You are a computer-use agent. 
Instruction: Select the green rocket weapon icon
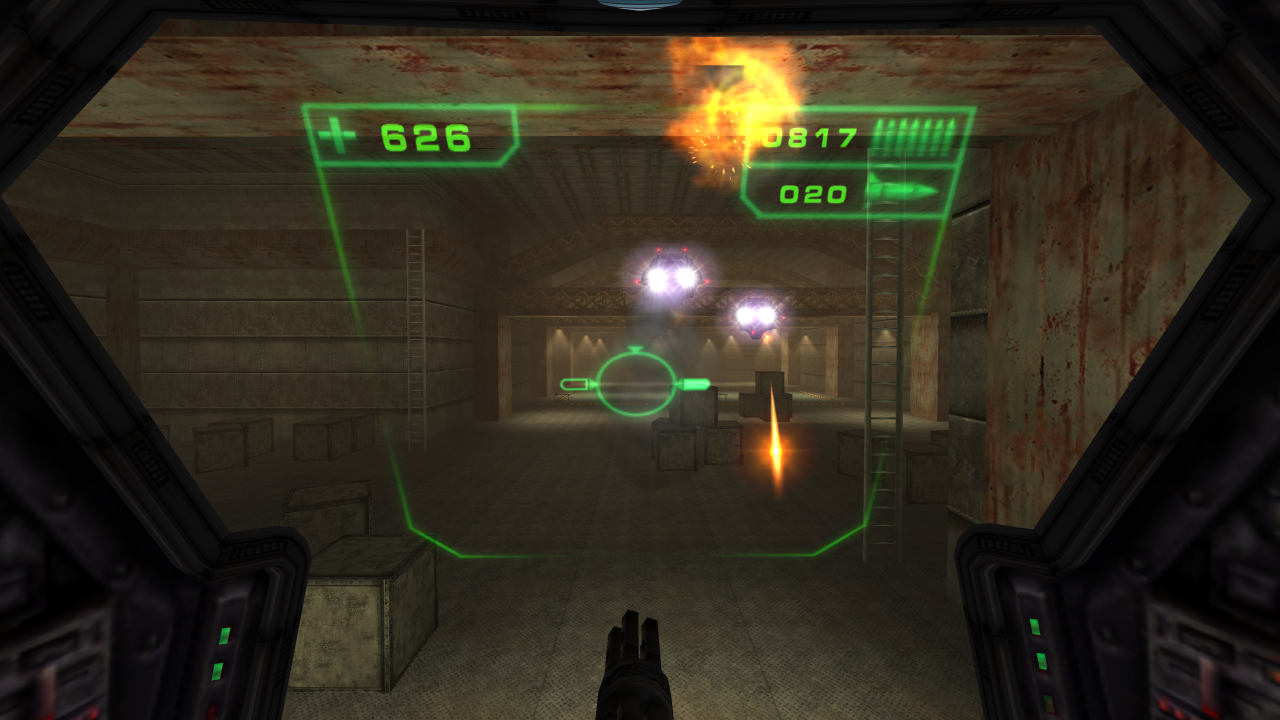coord(903,190)
